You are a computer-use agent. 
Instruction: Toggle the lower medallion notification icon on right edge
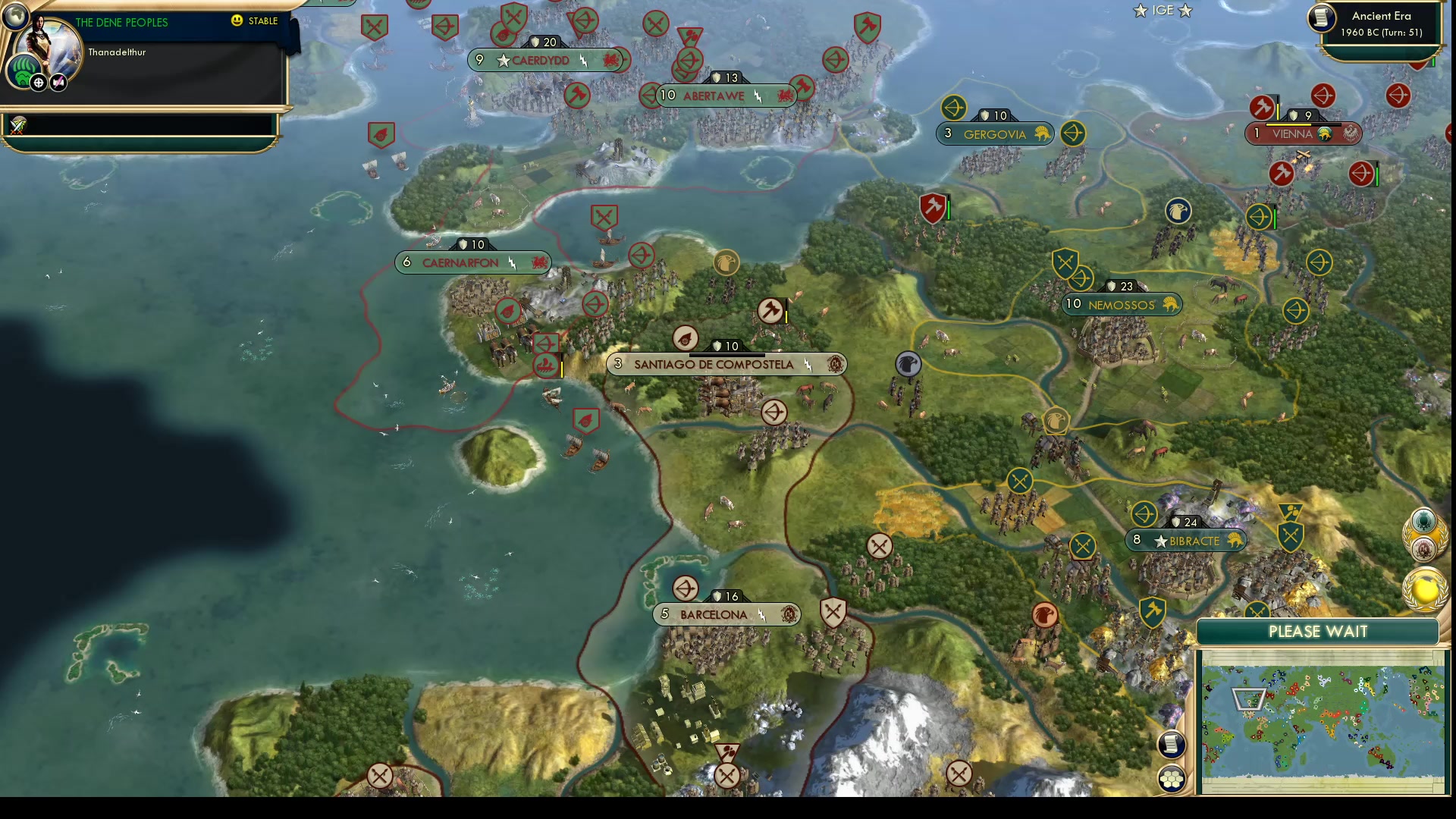[x=1424, y=548]
